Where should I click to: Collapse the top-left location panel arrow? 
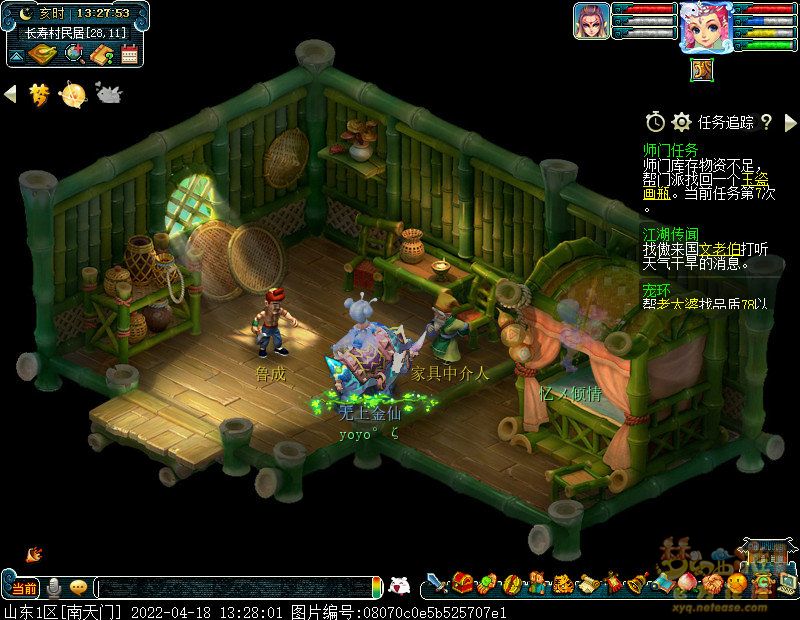[x=16, y=55]
